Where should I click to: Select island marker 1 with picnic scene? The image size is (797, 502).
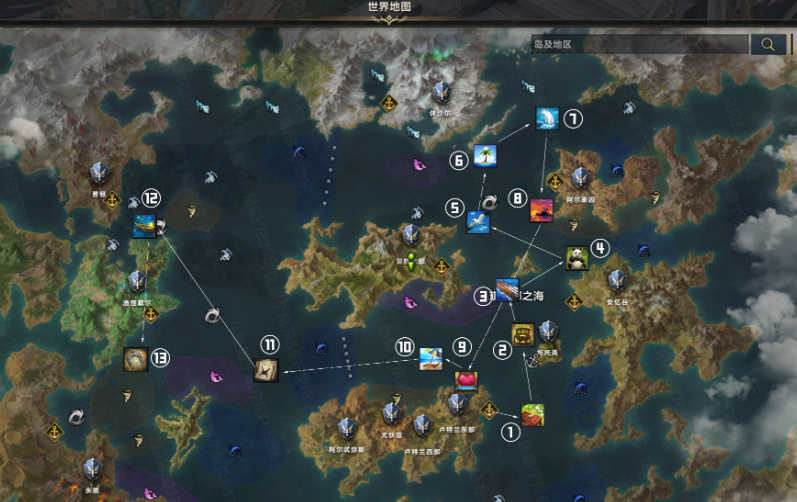tap(533, 414)
